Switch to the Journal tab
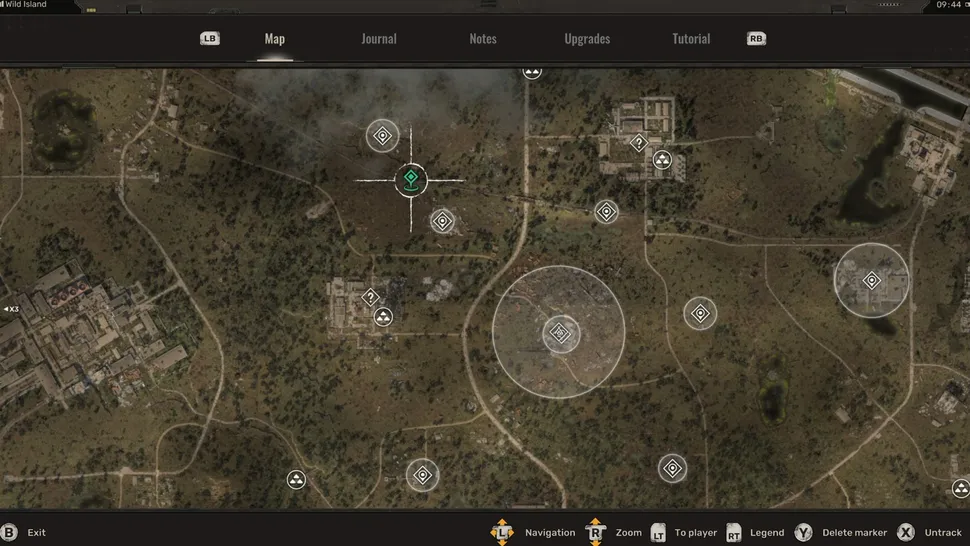The width and height of the screenshot is (970, 546). tap(378, 39)
